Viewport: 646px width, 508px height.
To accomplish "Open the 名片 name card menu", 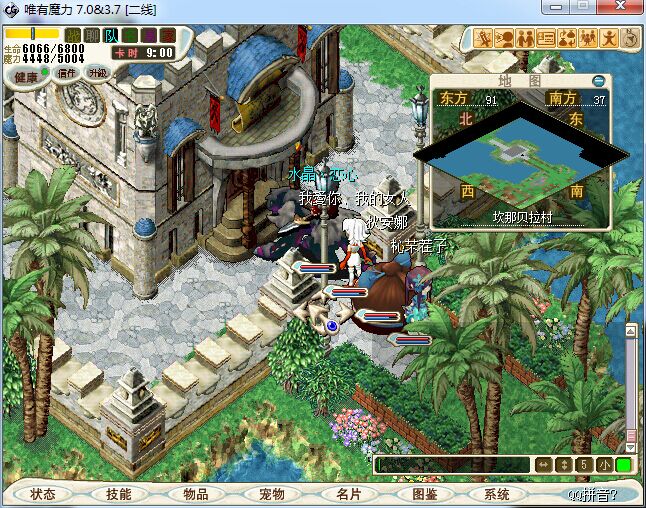I will [347, 494].
